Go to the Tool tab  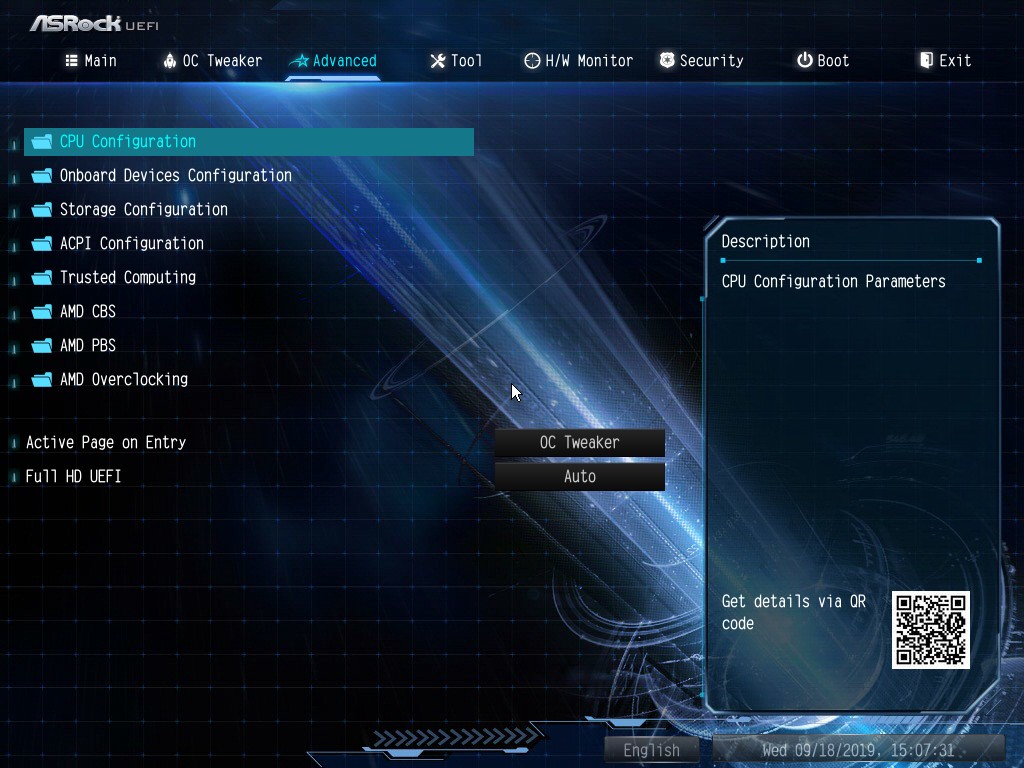456,61
